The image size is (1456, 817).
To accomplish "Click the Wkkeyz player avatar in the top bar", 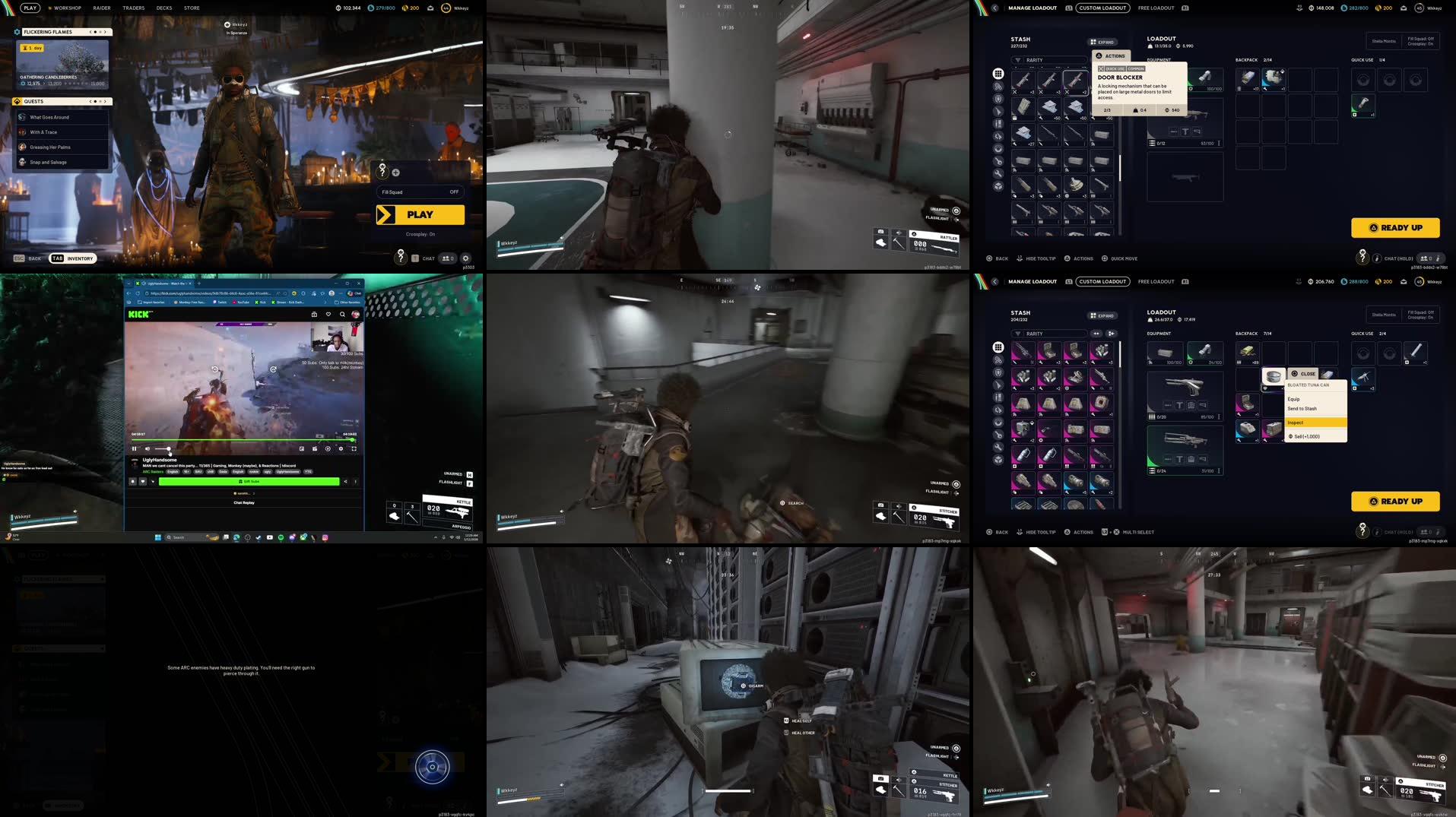I will point(446,8).
